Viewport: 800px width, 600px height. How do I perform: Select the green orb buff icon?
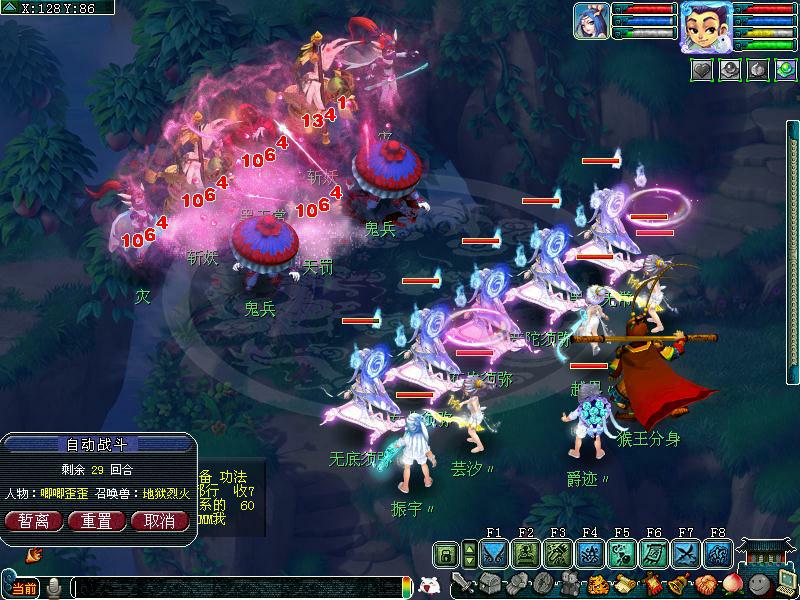click(784, 69)
